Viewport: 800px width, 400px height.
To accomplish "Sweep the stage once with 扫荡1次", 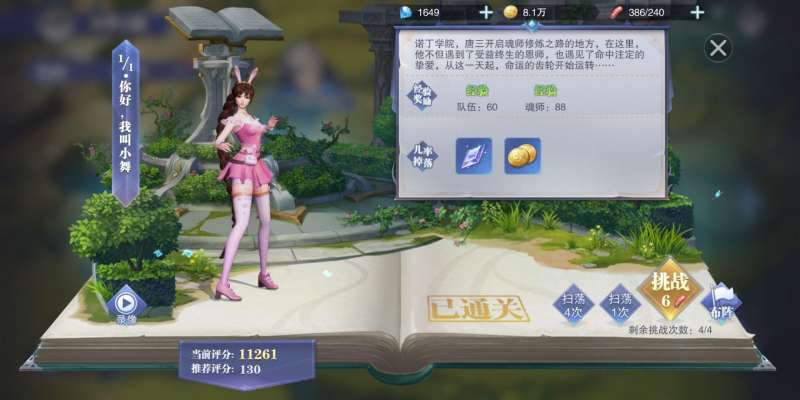I will (622, 303).
